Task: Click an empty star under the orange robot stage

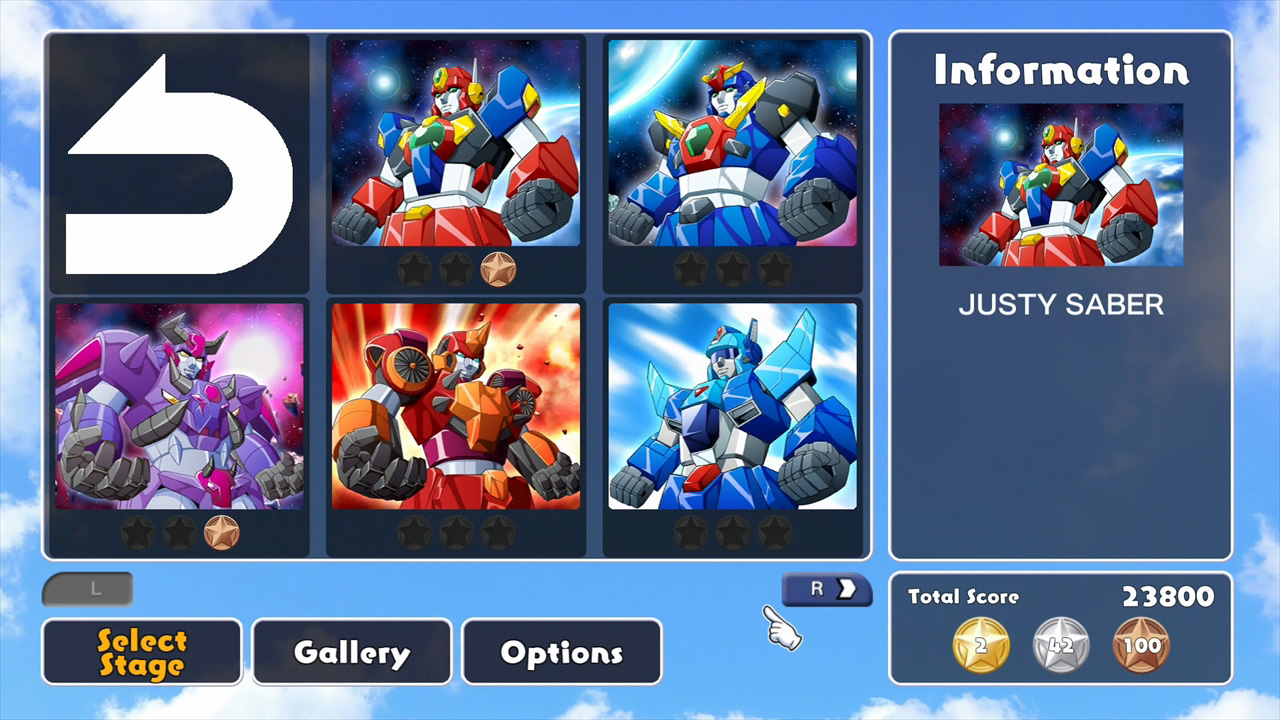Action: point(415,533)
